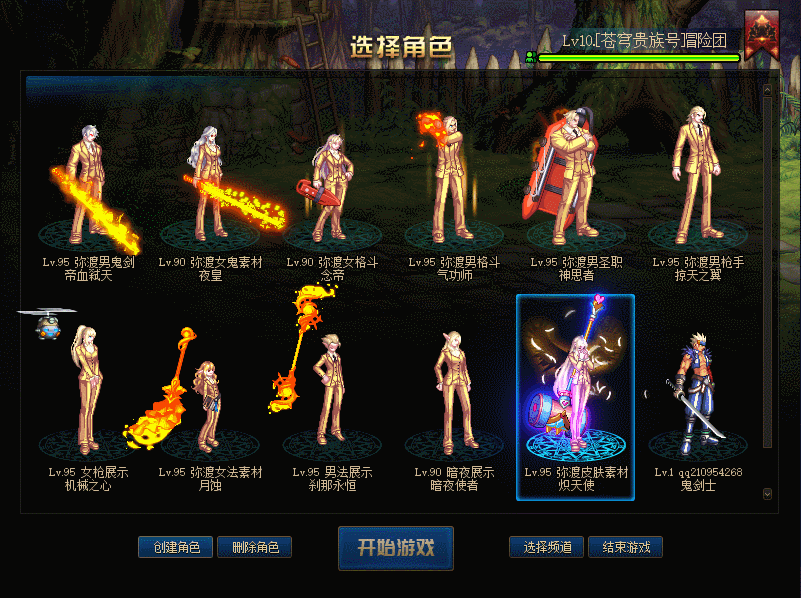
Task: Exit with the 结束游戏 button
Action: click(625, 547)
